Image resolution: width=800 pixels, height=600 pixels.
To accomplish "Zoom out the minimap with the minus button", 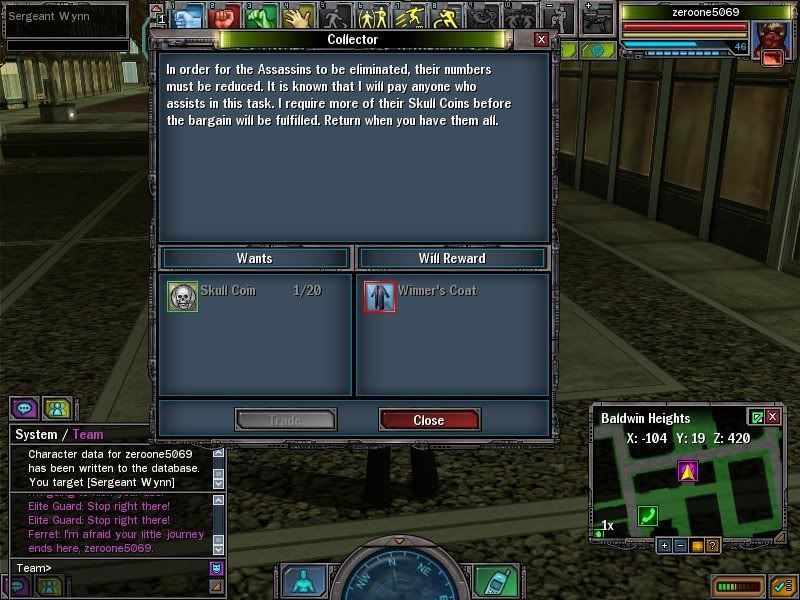I will (x=680, y=545).
